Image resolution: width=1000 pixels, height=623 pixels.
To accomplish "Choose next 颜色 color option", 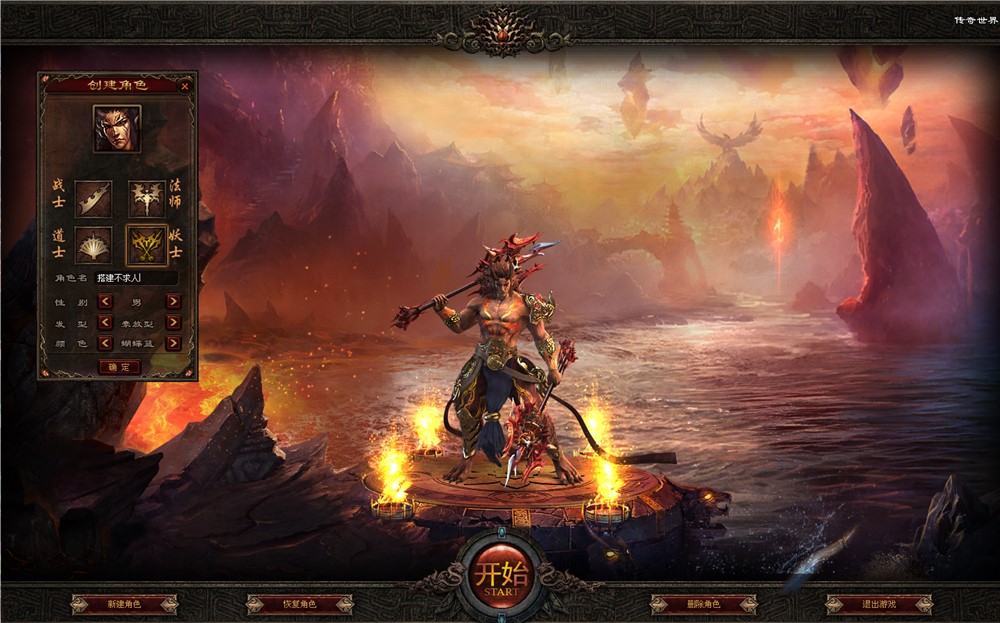I will pyautogui.click(x=173, y=343).
